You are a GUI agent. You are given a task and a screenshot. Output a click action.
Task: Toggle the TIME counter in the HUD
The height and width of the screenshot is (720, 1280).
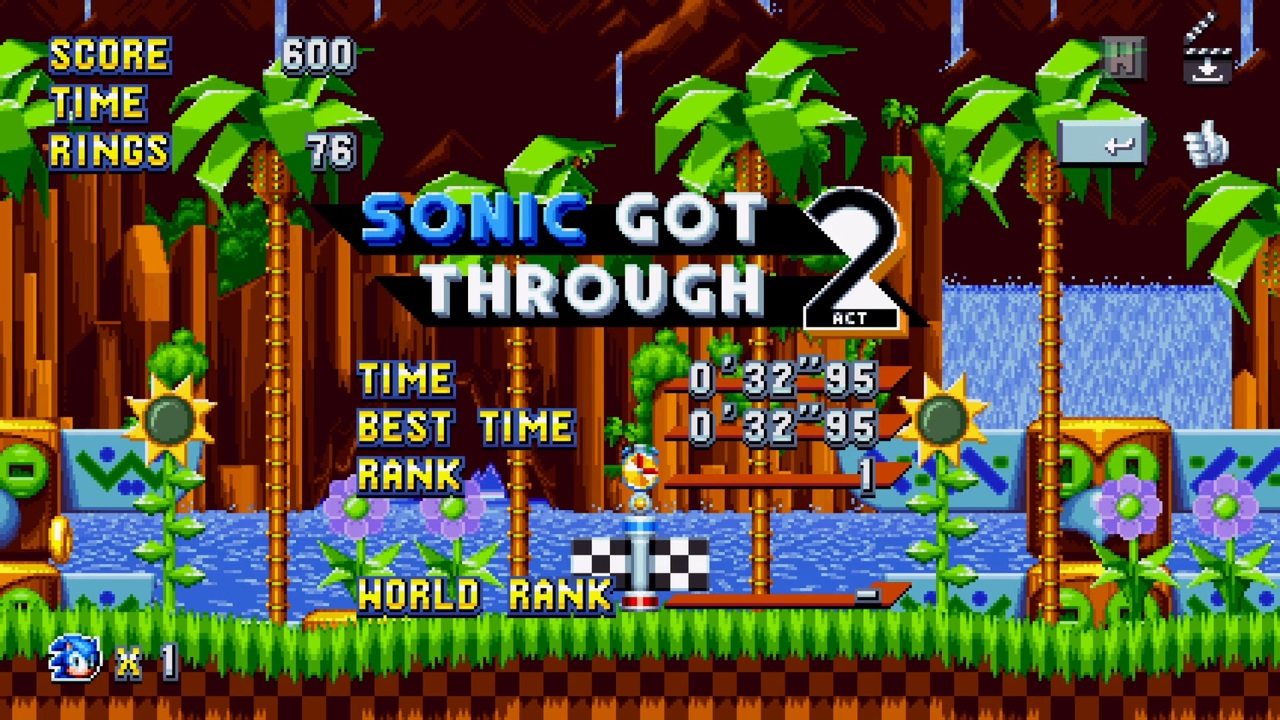(x=100, y=102)
